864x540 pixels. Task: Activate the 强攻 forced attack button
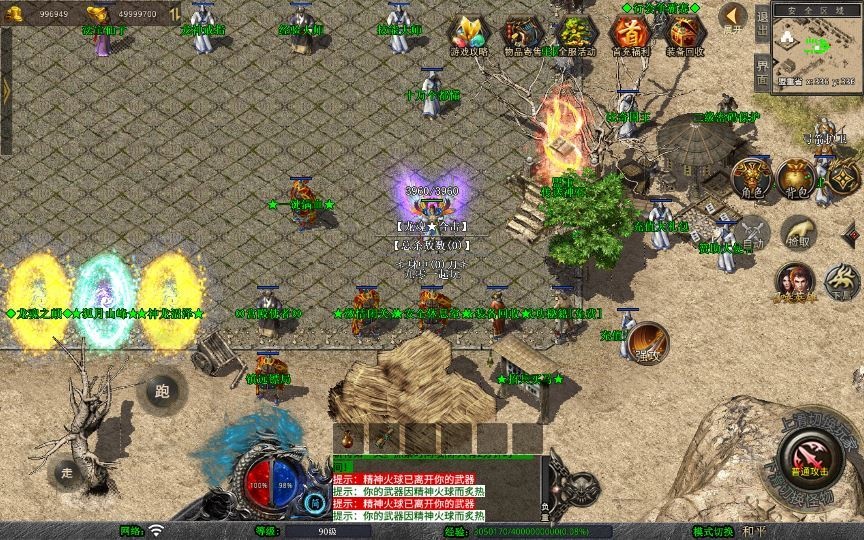(x=647, y=343)
